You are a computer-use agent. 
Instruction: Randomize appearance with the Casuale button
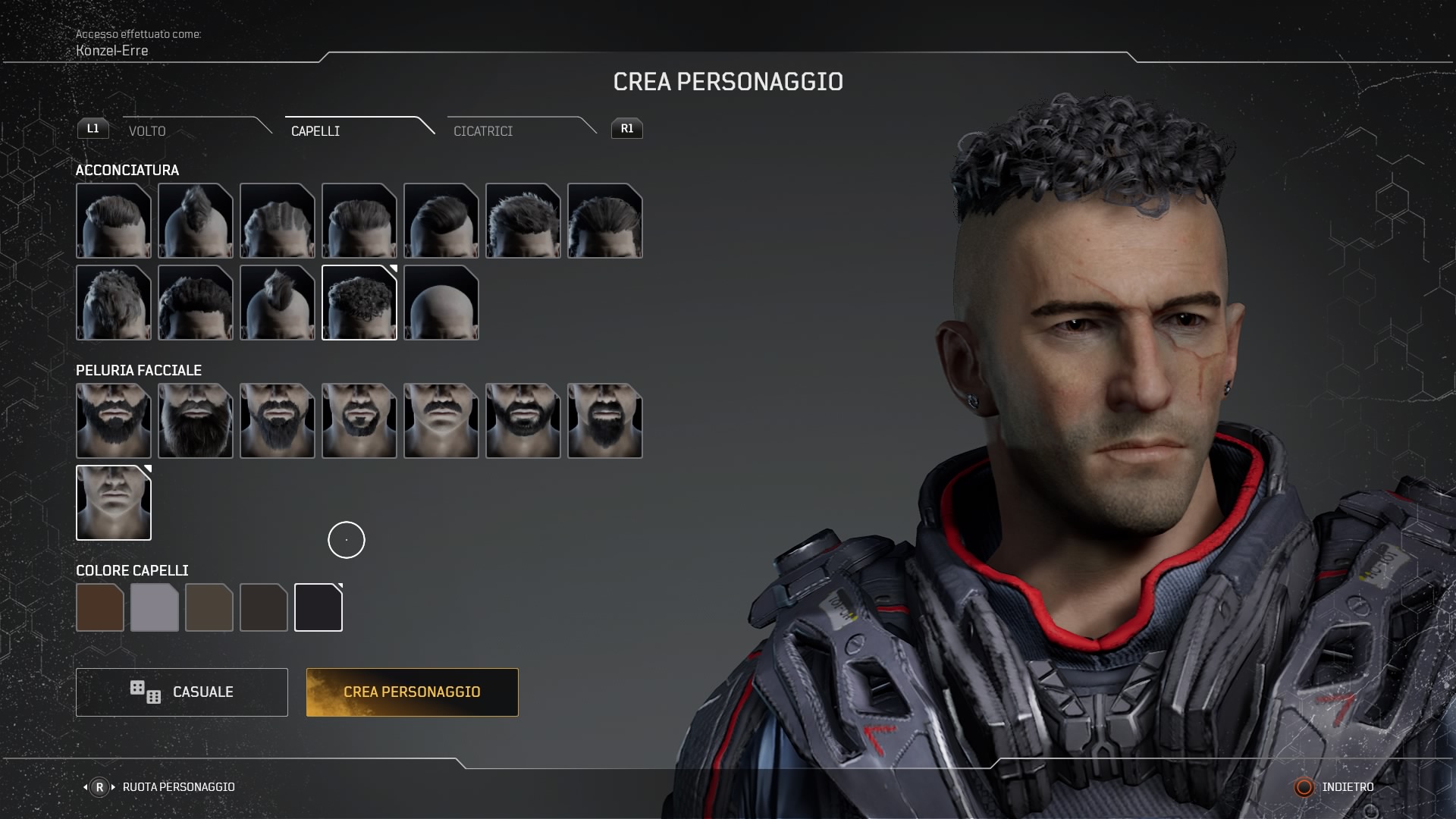coord(182,692)
